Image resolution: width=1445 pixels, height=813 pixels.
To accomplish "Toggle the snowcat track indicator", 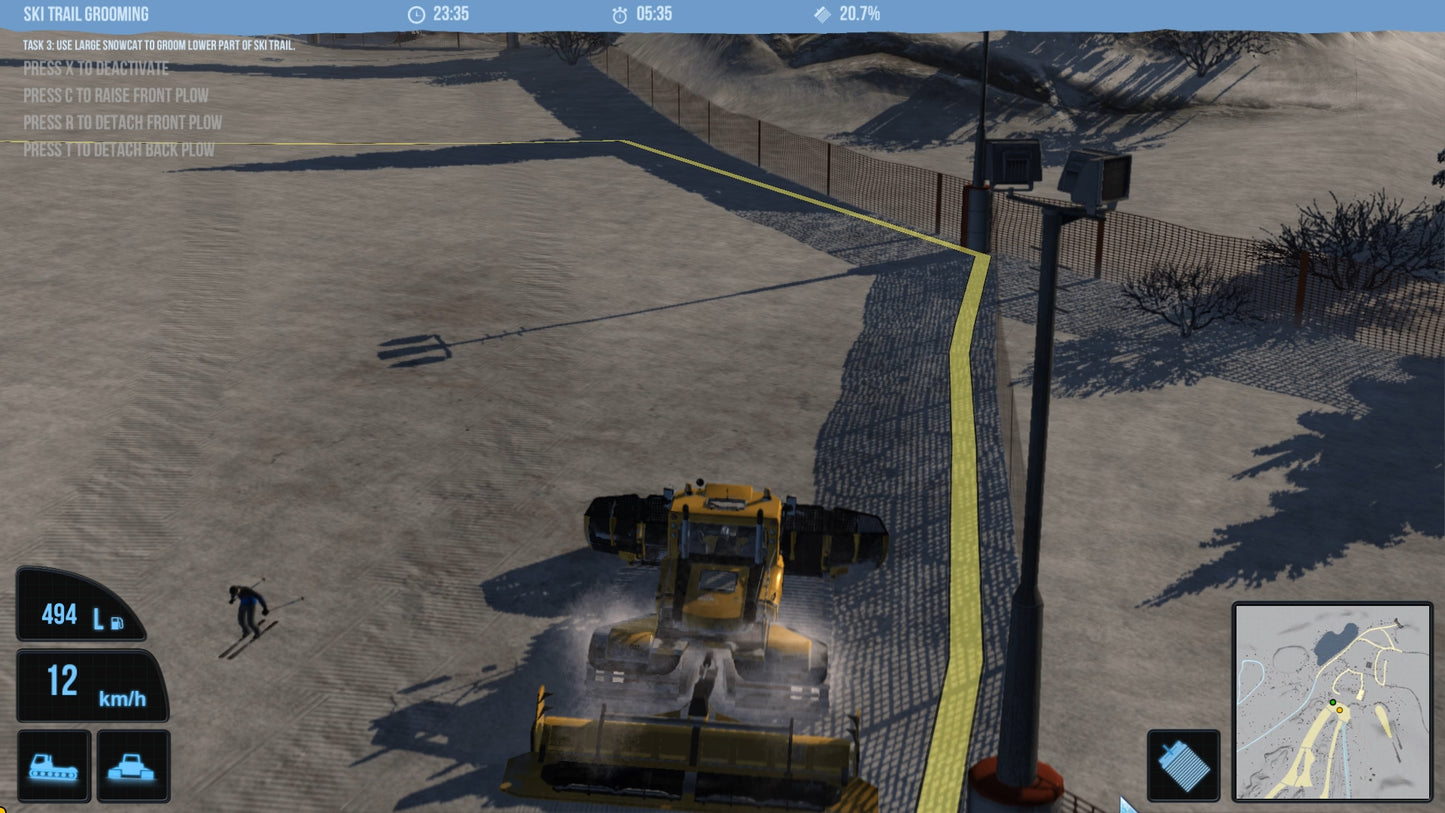I will tap(53, 765).
